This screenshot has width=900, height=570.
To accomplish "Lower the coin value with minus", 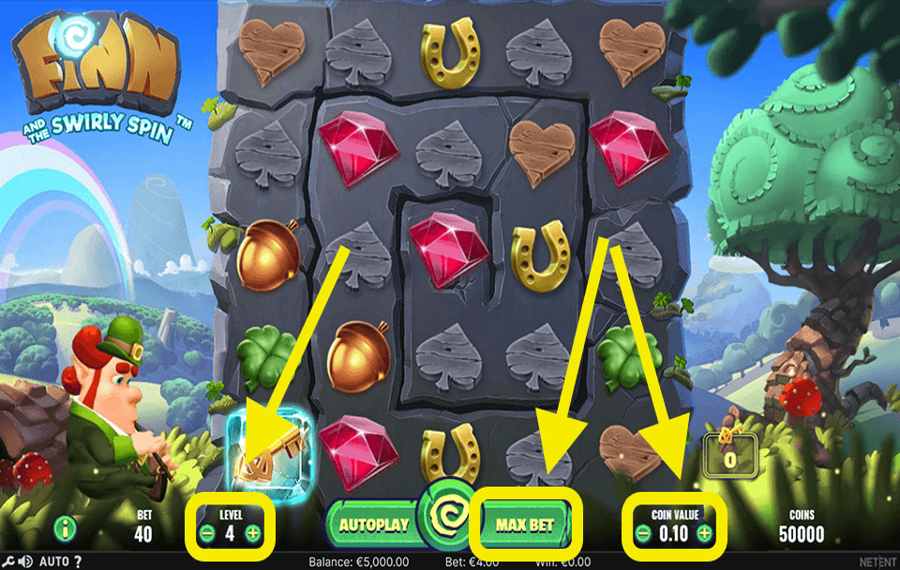I will tap(642, 534).
